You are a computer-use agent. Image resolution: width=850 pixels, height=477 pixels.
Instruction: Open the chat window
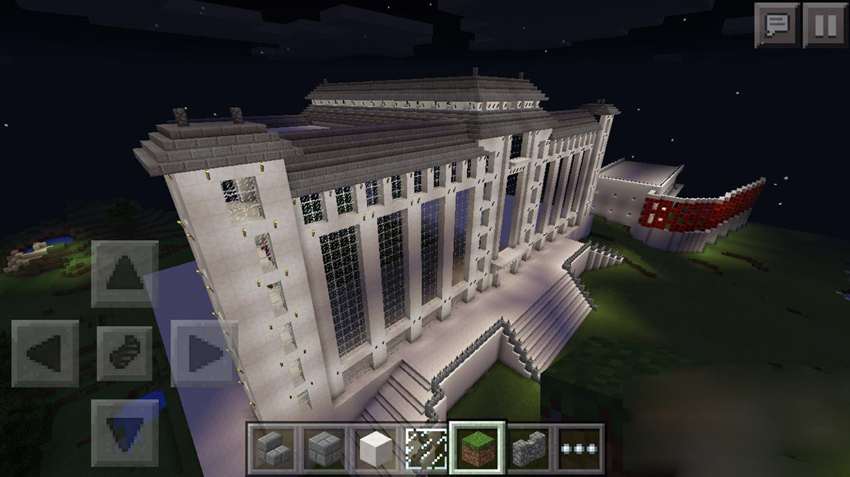tap(776, 25)
